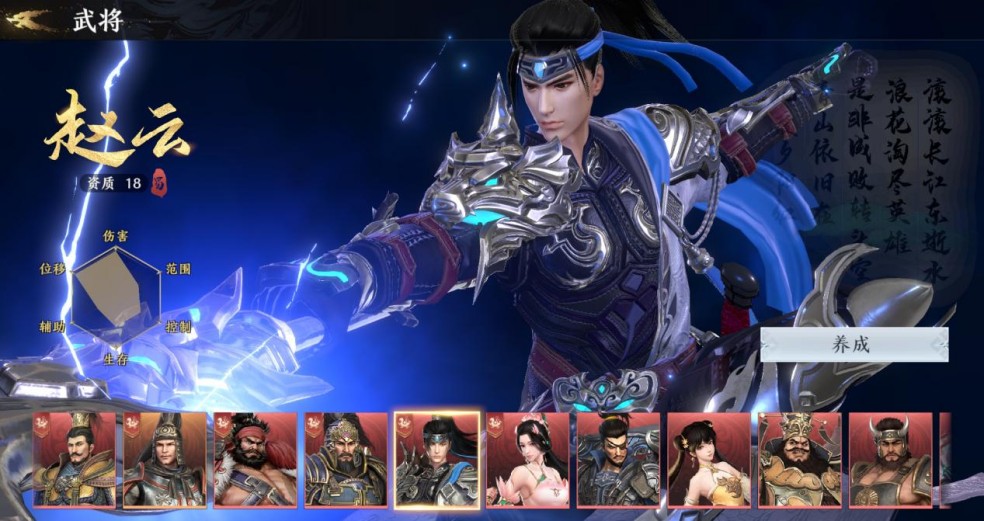This screenshot has width=984, height=521.
Task: Go back using the top-left arrow
Action: click(x=28, y=19)
